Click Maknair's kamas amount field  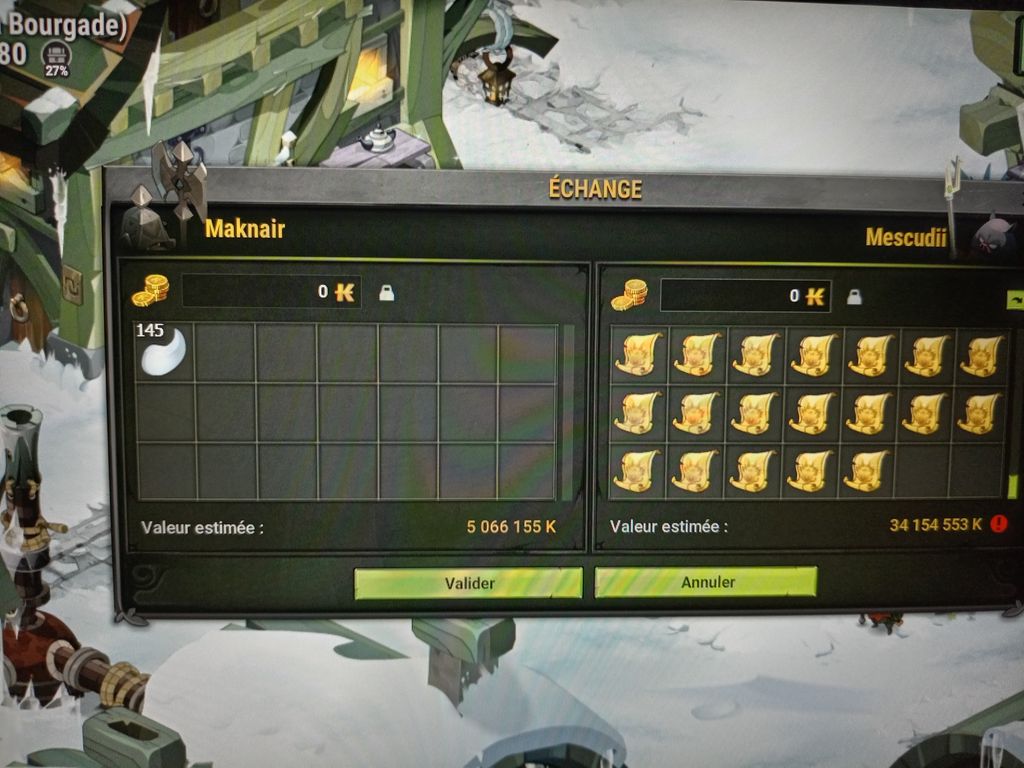pos(270,292)
